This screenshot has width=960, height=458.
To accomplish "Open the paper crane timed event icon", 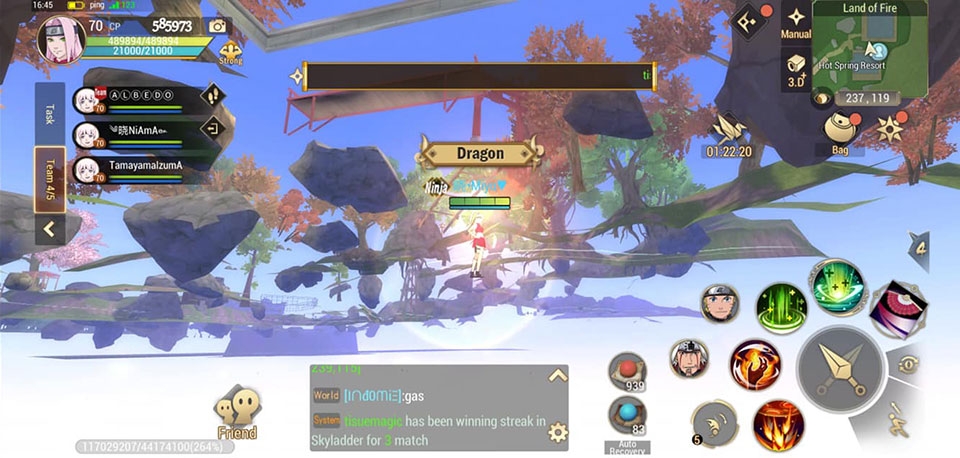I will click(x=728, y=132).
